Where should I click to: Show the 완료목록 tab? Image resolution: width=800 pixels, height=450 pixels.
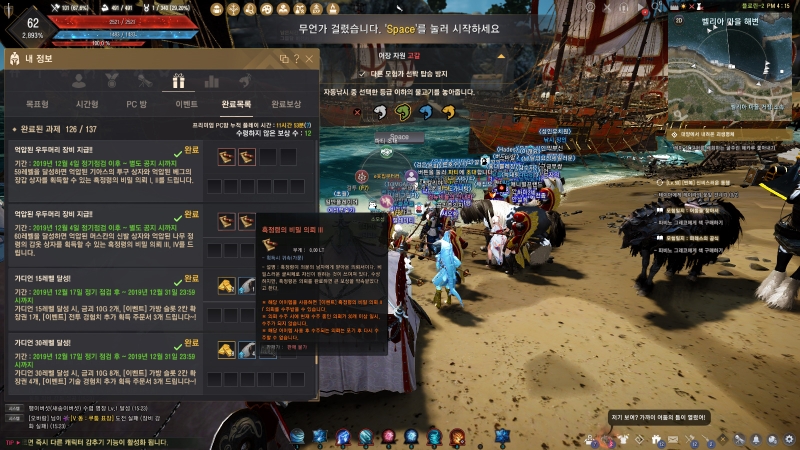[x=236, y=104]
